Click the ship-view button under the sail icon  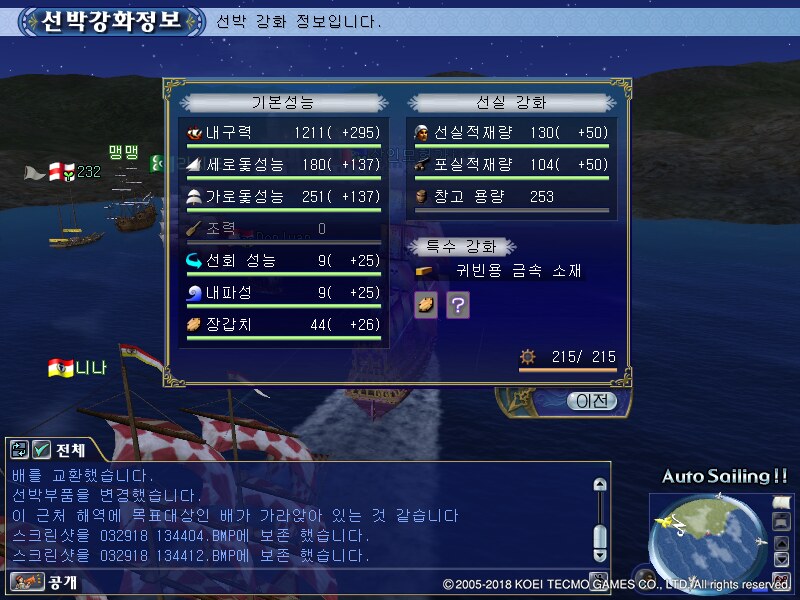coord(782,521)
